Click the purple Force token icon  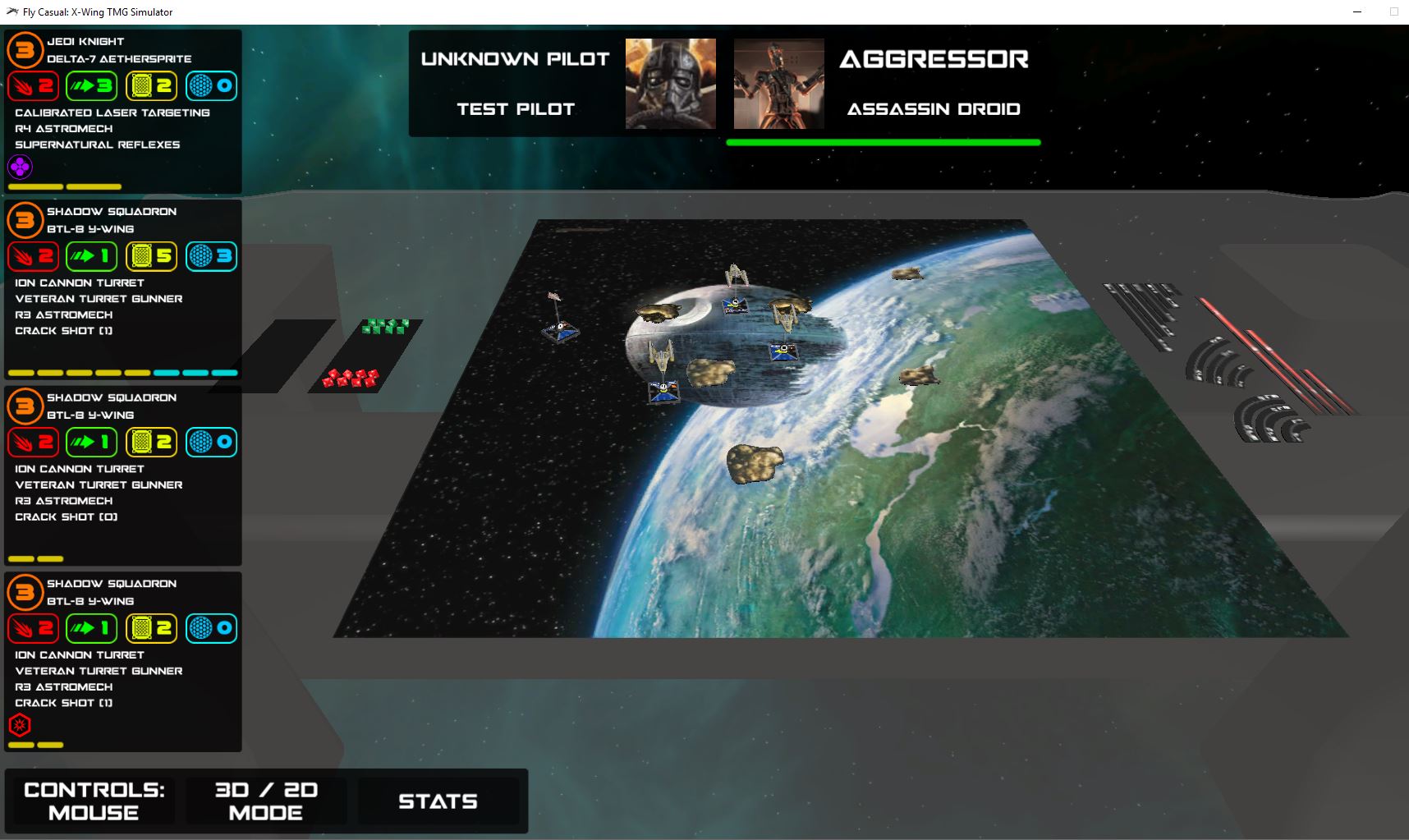[x=20, y=168]
